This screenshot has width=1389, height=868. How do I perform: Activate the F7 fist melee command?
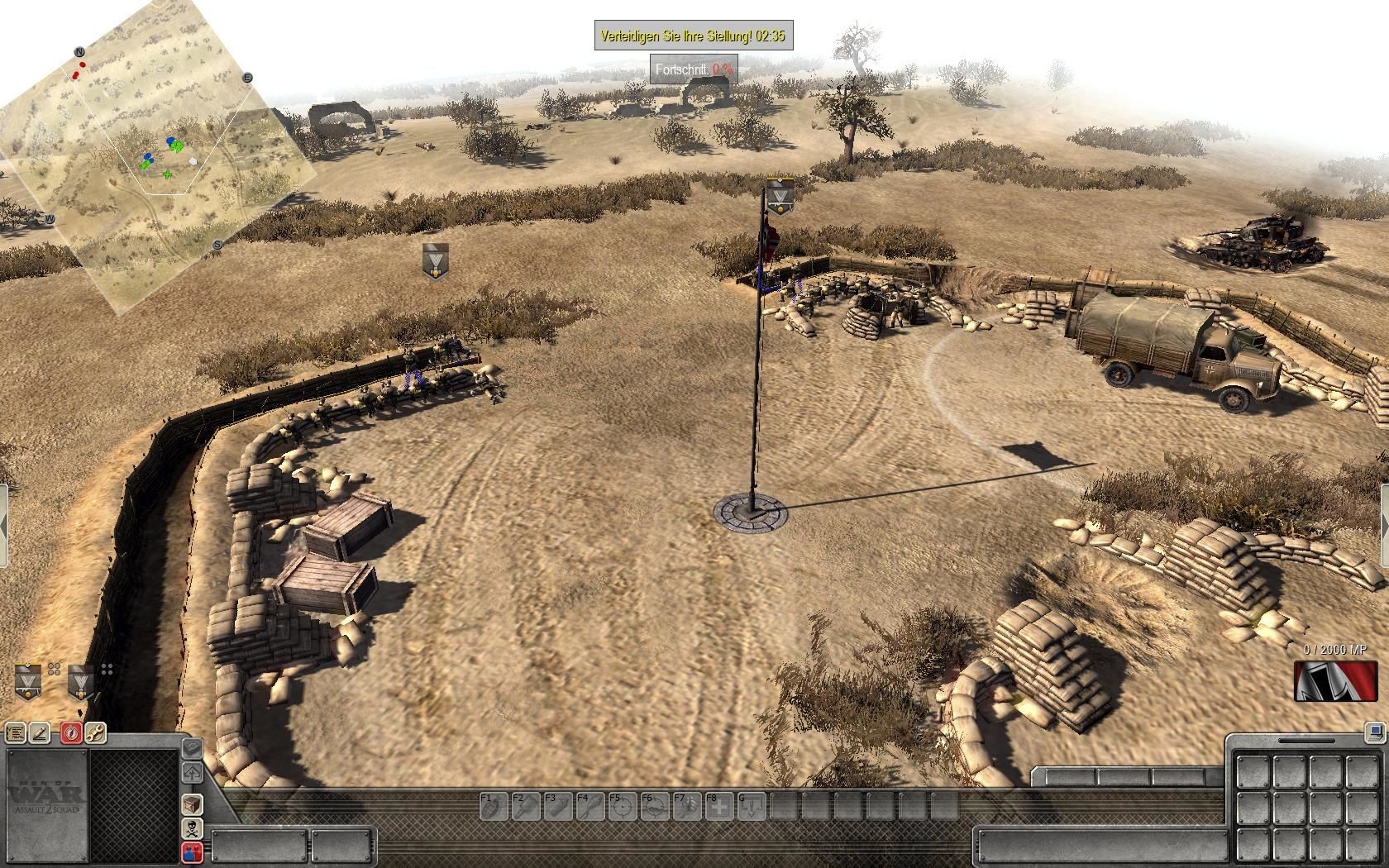[x=686, y=806]
